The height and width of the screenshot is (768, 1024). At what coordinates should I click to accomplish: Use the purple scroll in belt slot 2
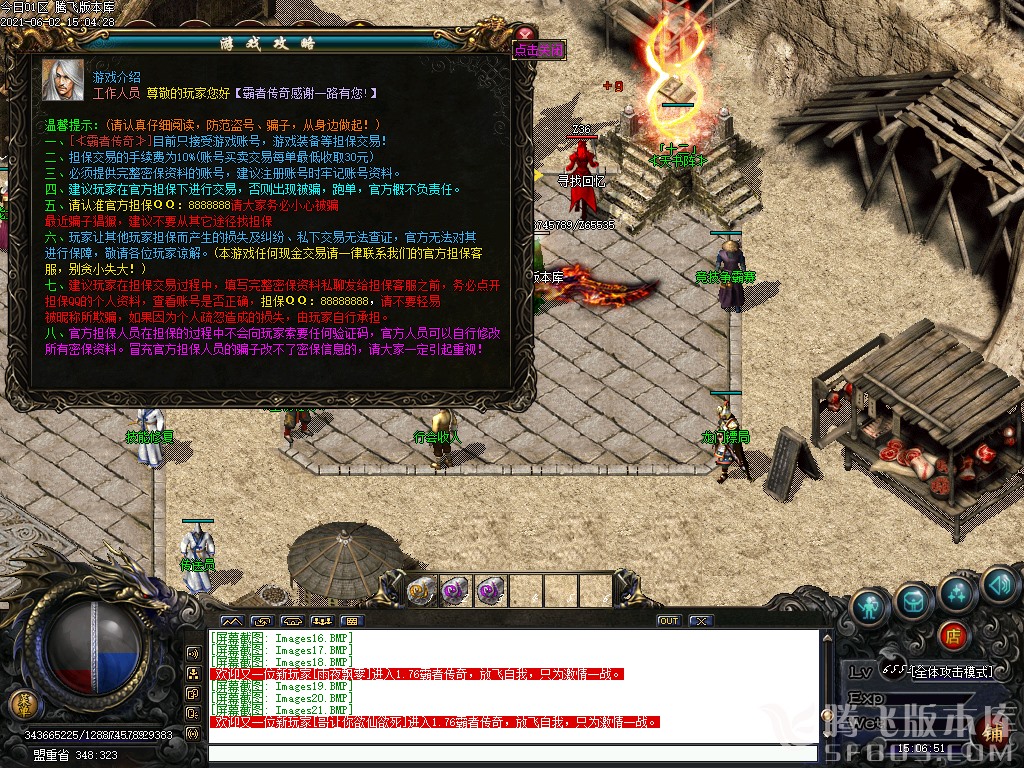click(456, 590)
